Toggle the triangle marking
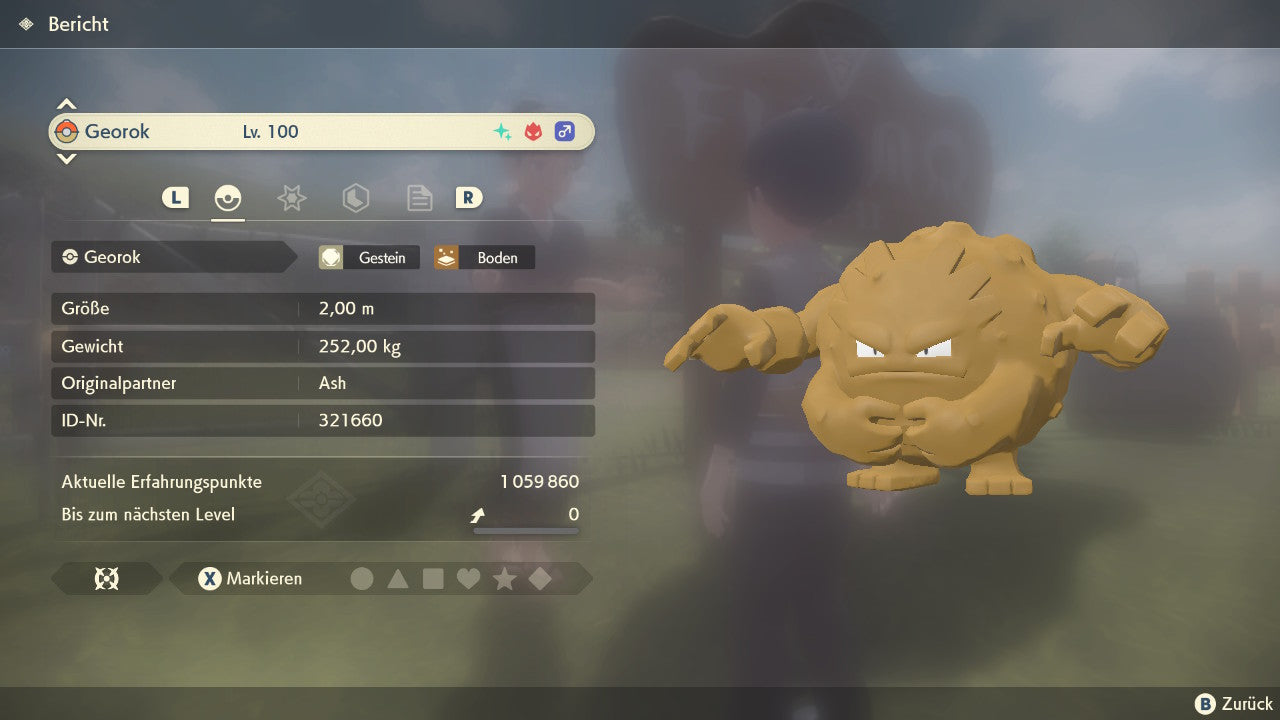The height and width of the screenshot is (720, 1280). tap(398, 579)
